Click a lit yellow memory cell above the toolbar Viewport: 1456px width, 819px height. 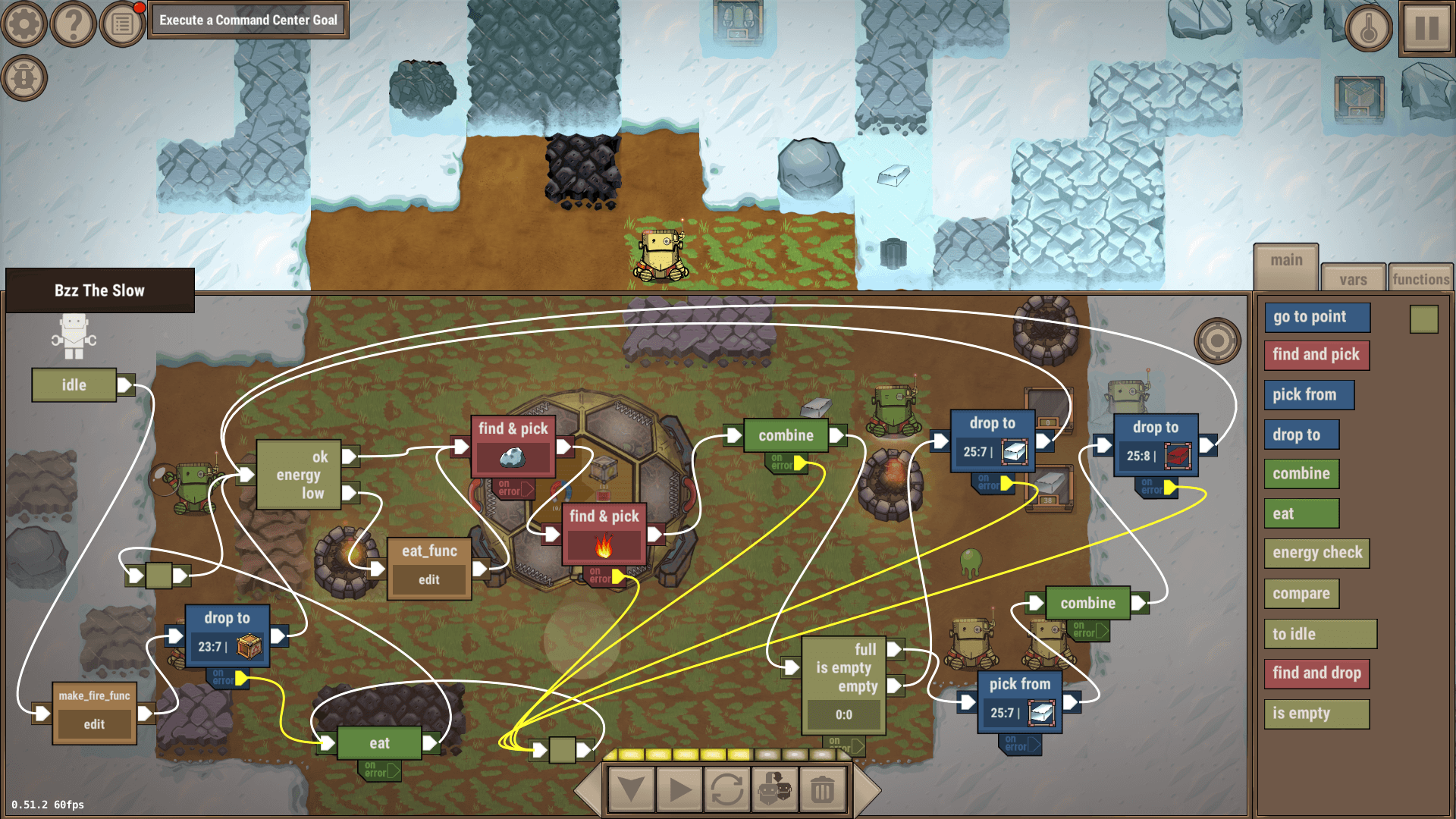point(631,754)
